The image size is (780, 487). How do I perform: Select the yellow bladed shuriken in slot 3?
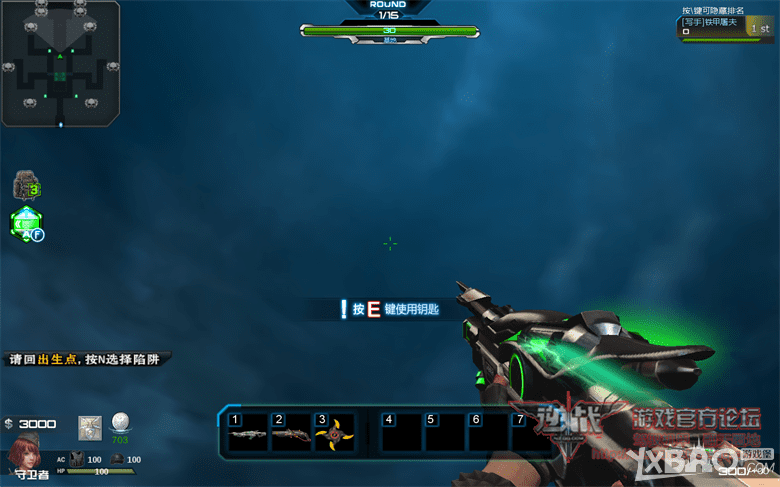(x=333, y=435)
